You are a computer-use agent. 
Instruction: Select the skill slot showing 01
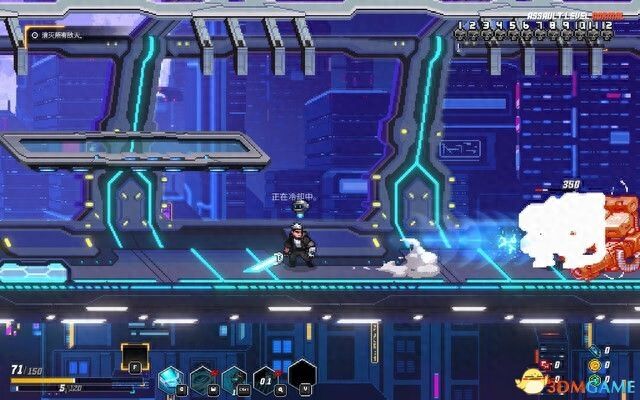point(265,379)
